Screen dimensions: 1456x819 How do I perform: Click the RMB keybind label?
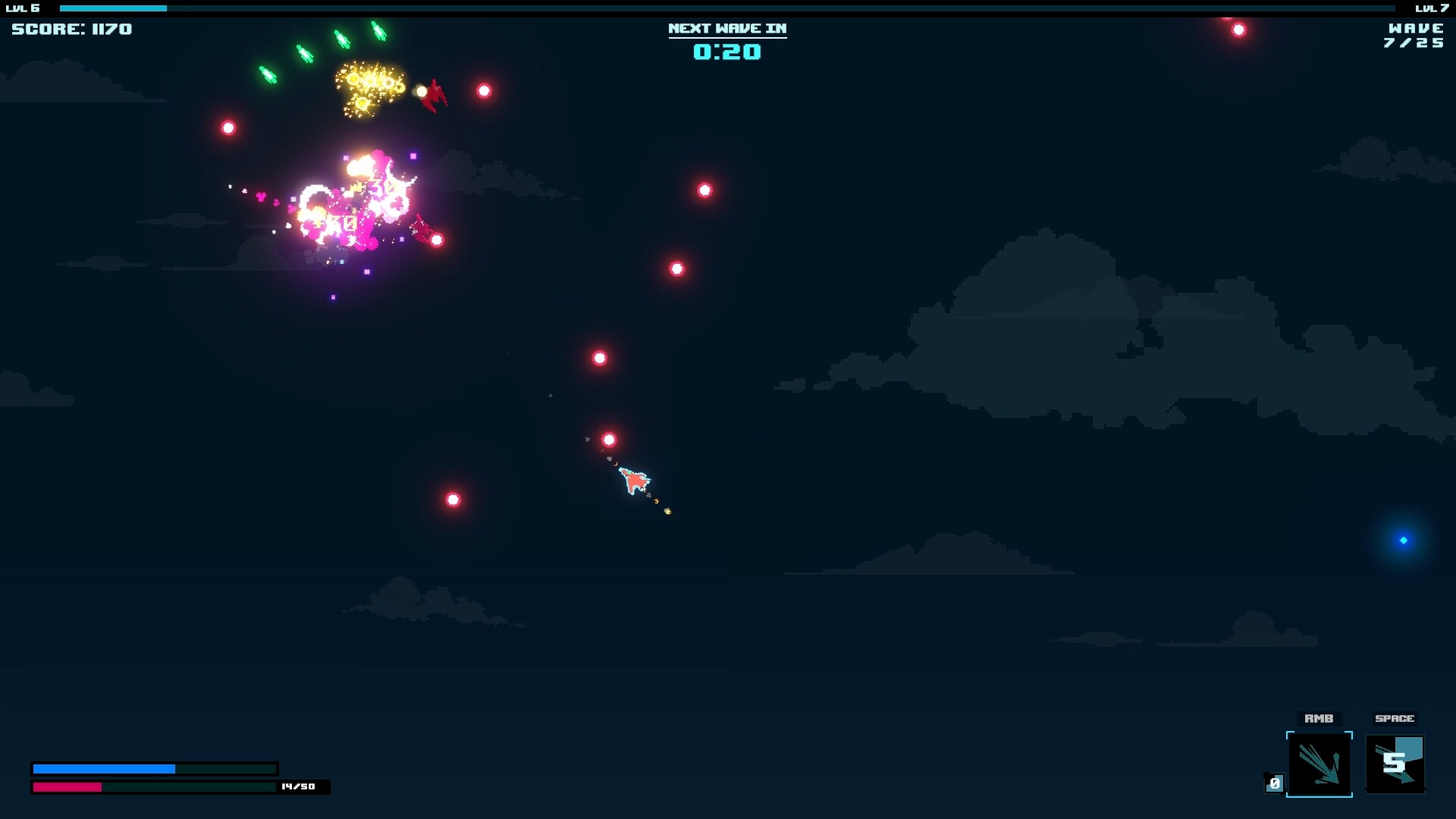[x=1319, y=717]
